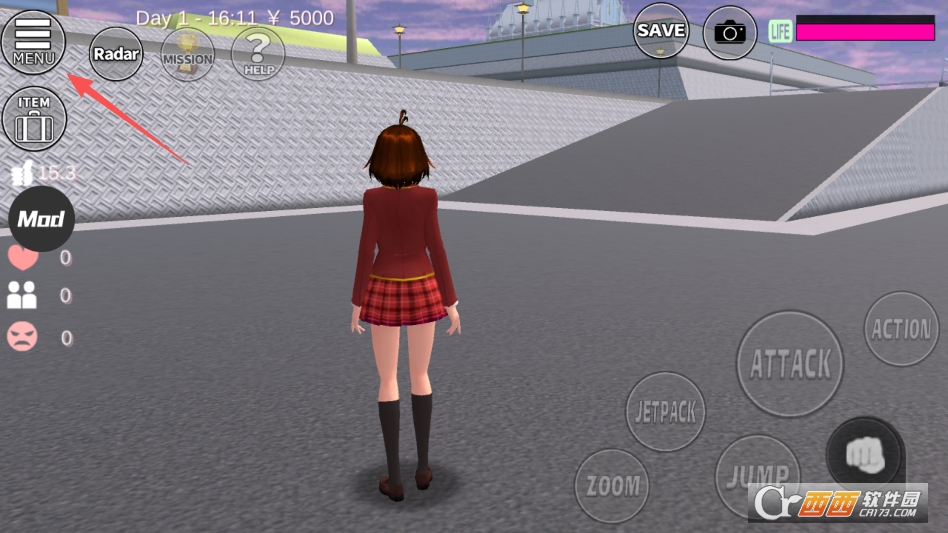Open the ITEM suitcase inventory
The width and height of the screenshot is (948, 533).
coord(34,119)
